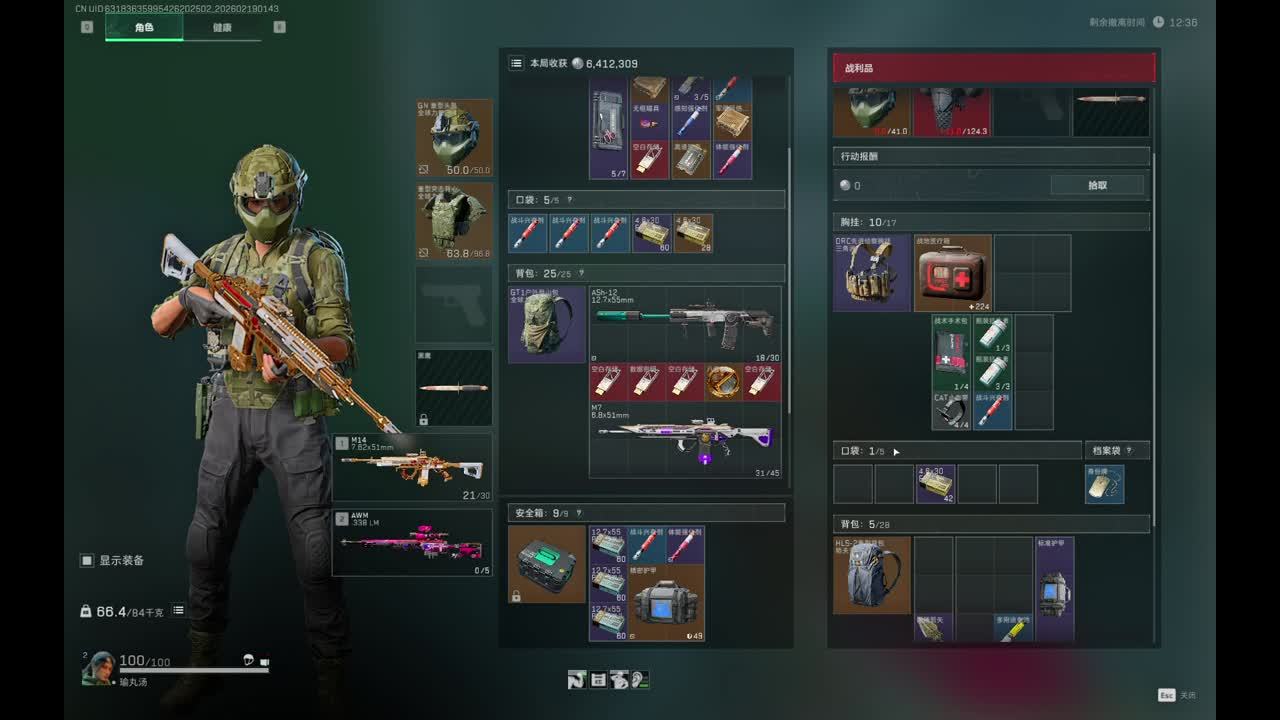Pick the ASh-12 rifle in the backpack
Screen dimensions: 1280x720
tap(685, 323)
